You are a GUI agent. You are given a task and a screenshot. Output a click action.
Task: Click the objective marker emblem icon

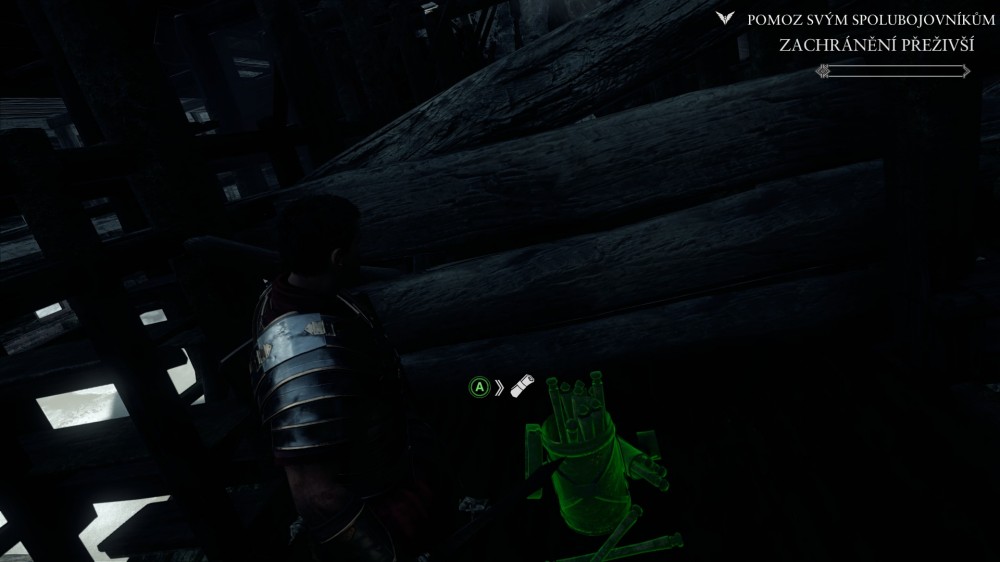tap(726, 19)
